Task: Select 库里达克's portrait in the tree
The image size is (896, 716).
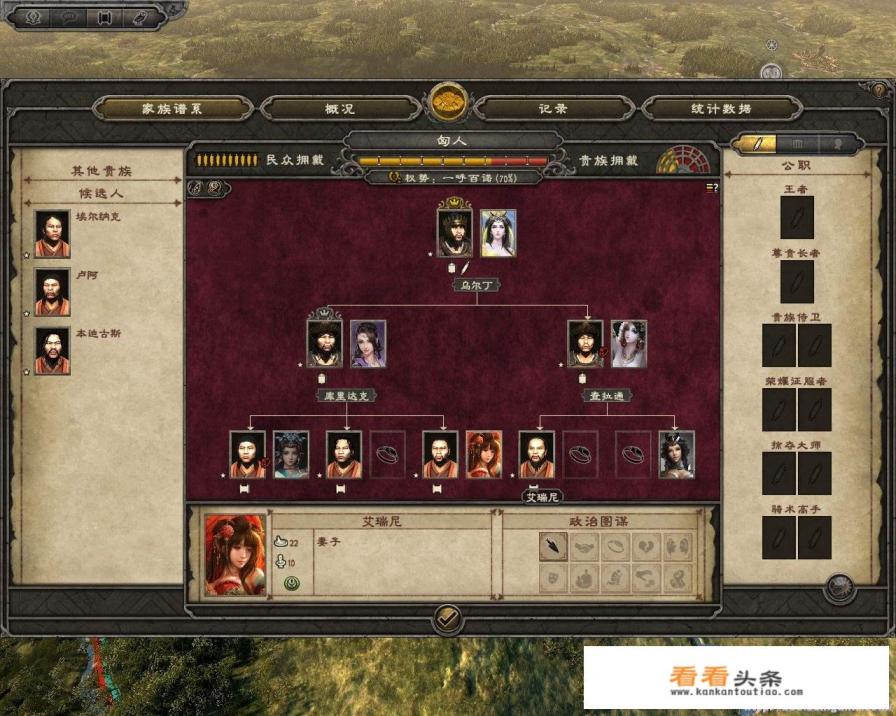Action: (325, 344)
